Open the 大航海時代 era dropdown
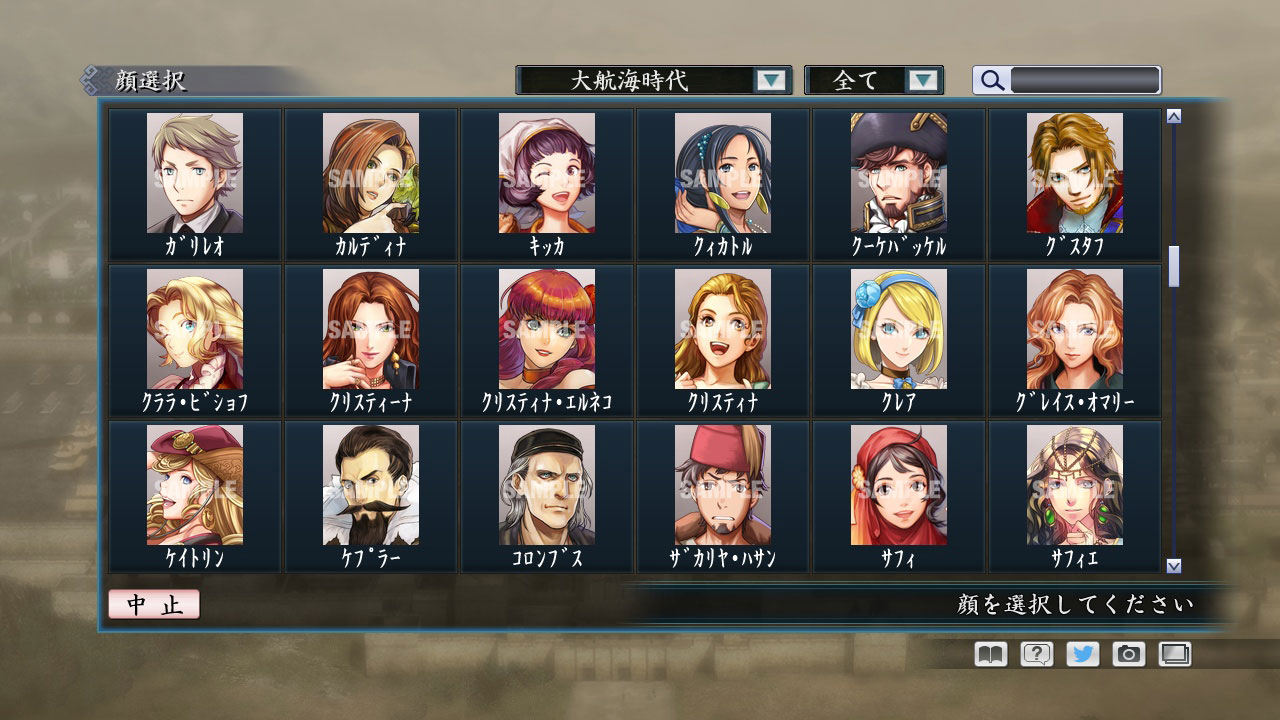Screen dimensions: 1280x720 pyautogui.click(x=640, y=80)
